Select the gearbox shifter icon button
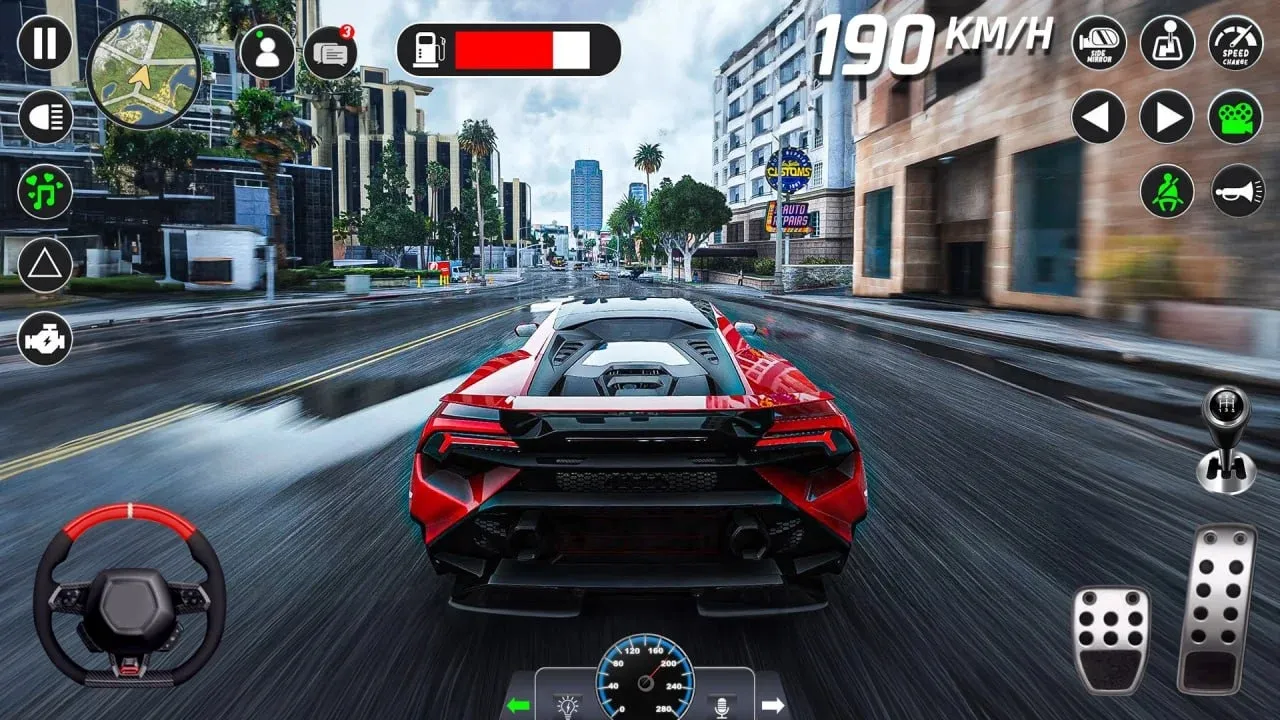Image resolution: width=1280 pixels, height=720 pixels. coord(1167,43)
